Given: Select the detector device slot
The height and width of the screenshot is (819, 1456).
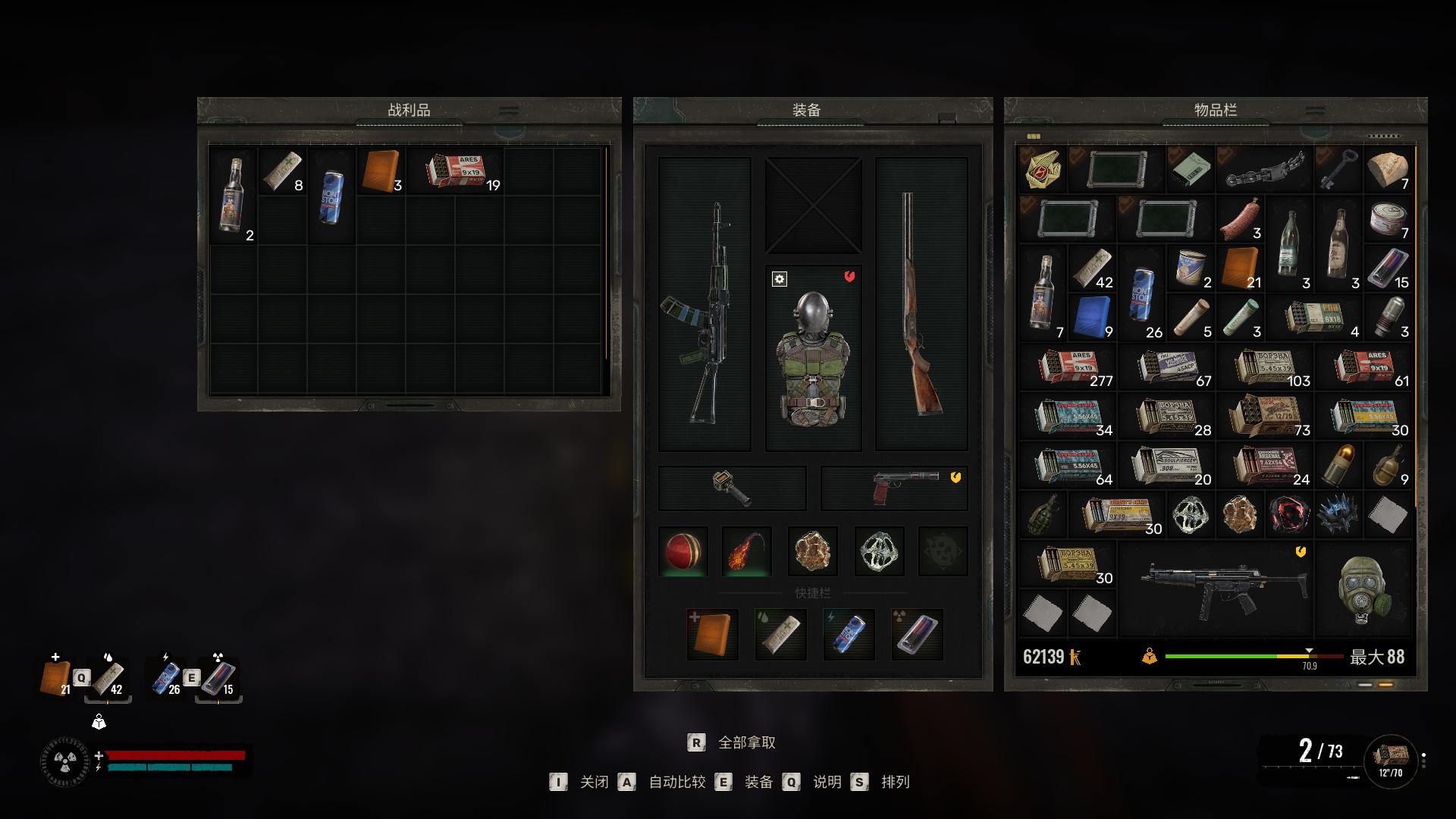Looking at the screenshot, I should [732, 488].
